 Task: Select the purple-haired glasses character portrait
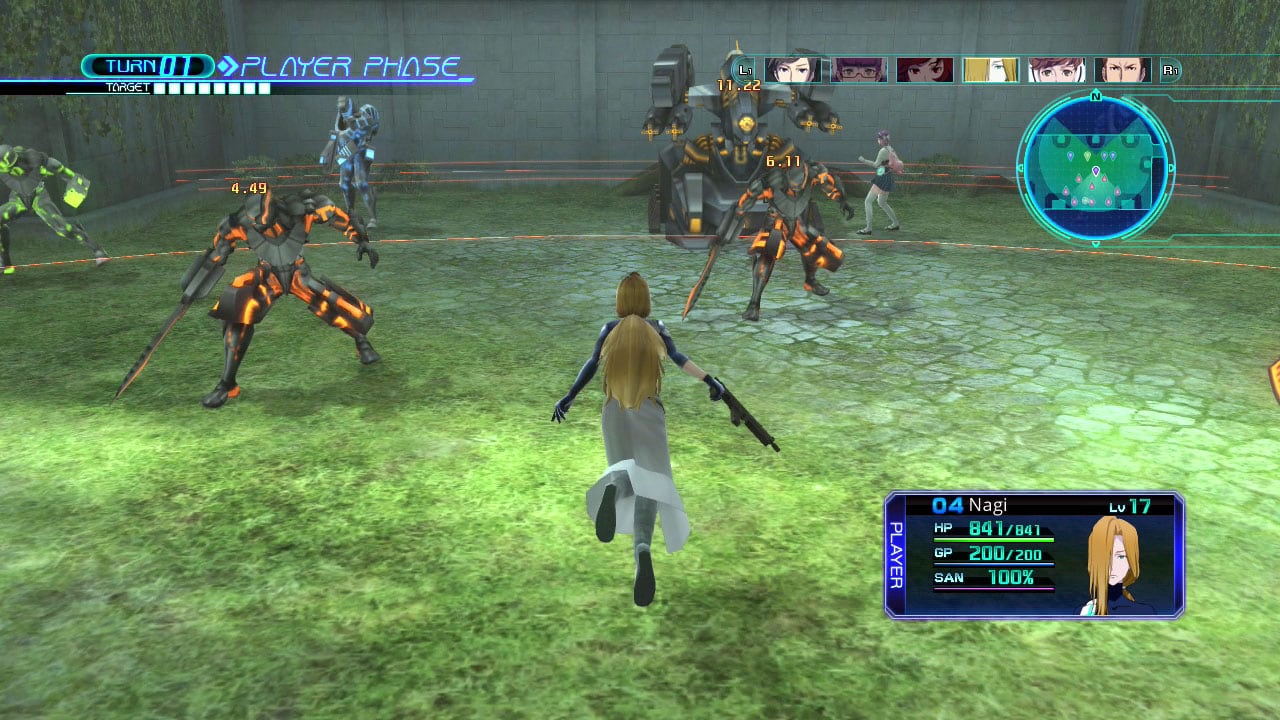[x=858, y=70]
